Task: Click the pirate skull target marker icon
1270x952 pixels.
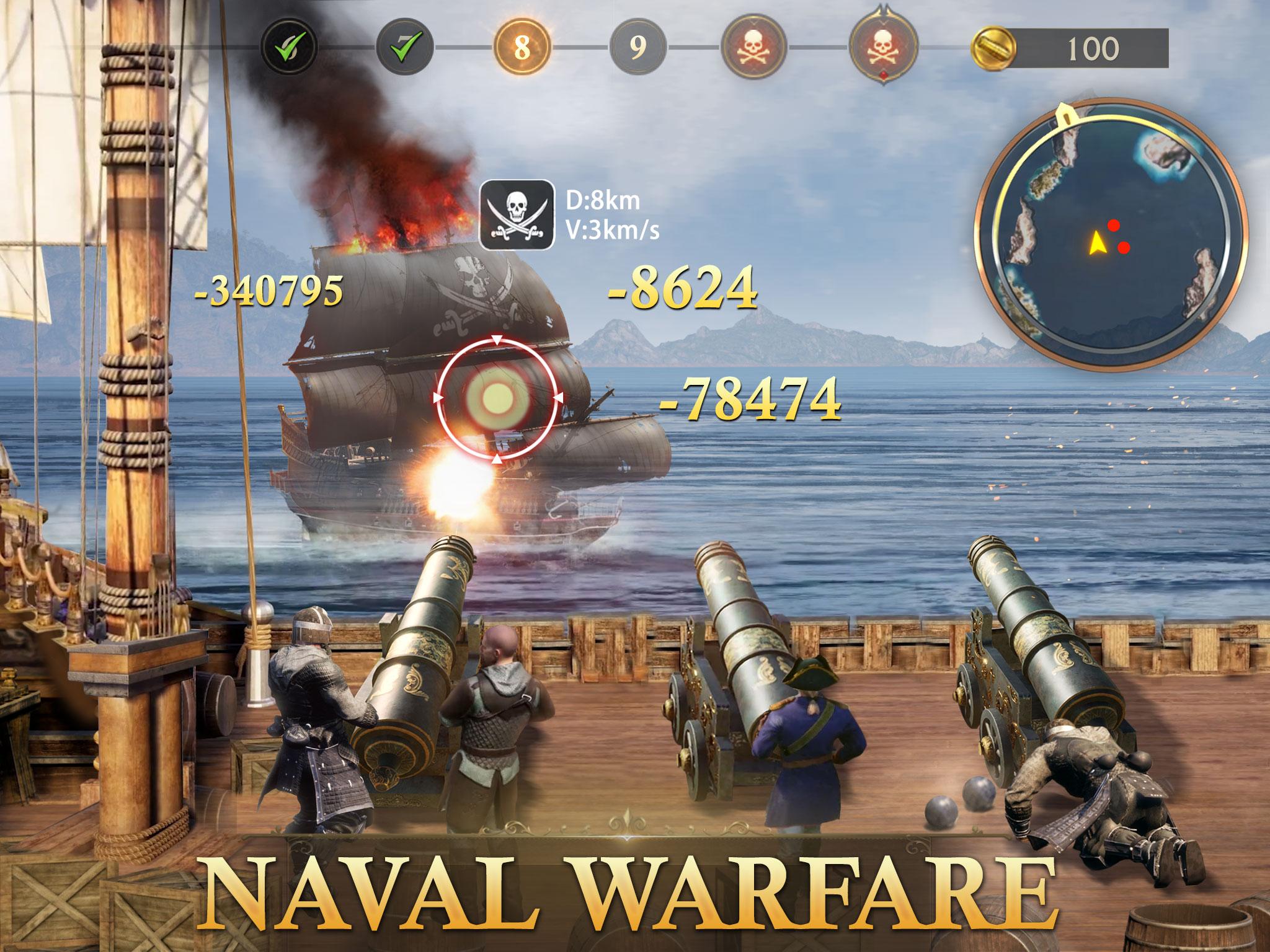Action: coord(517,215)
